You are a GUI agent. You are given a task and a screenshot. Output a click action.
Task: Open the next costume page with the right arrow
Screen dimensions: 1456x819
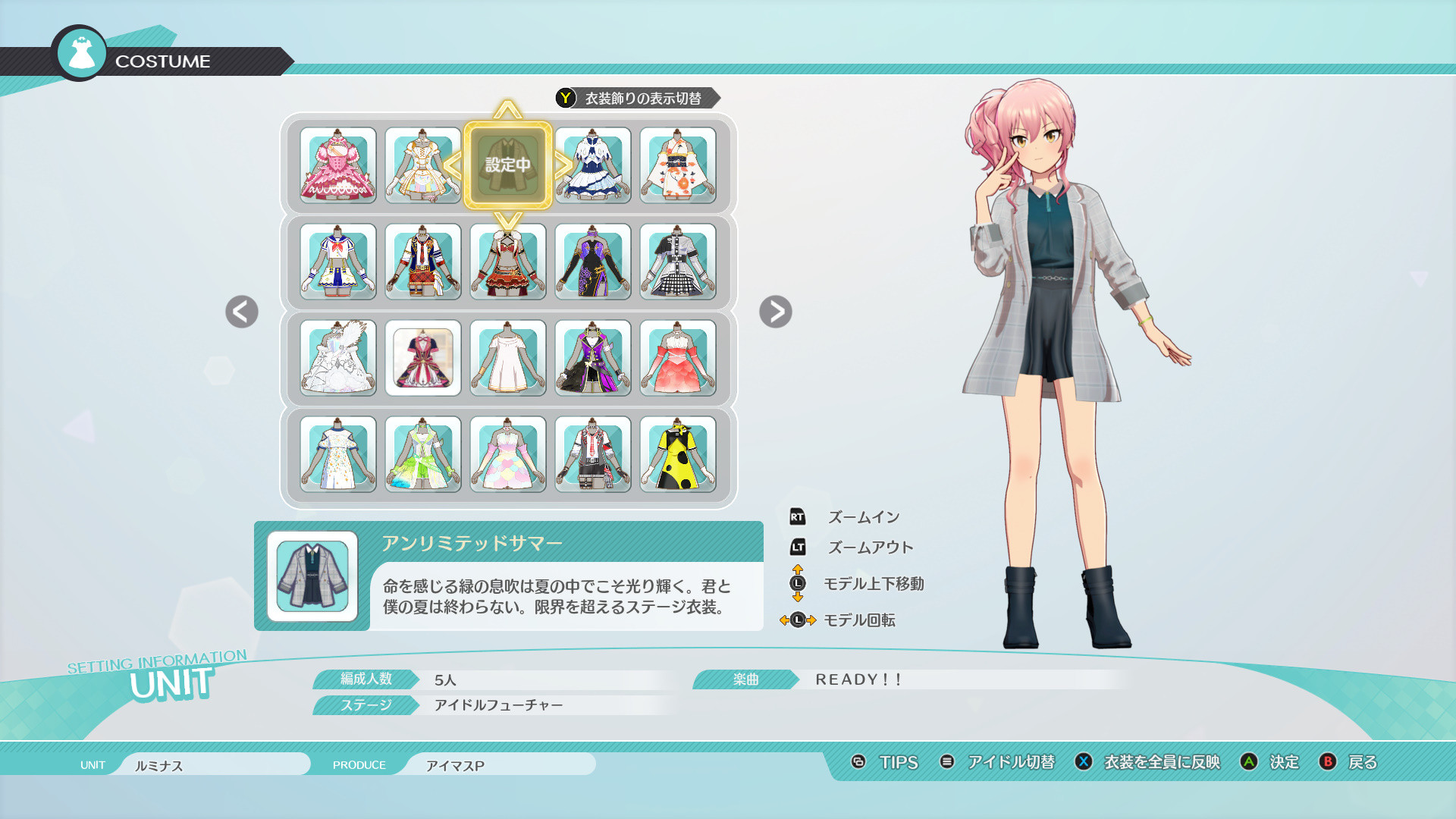[x=775, y=312]
